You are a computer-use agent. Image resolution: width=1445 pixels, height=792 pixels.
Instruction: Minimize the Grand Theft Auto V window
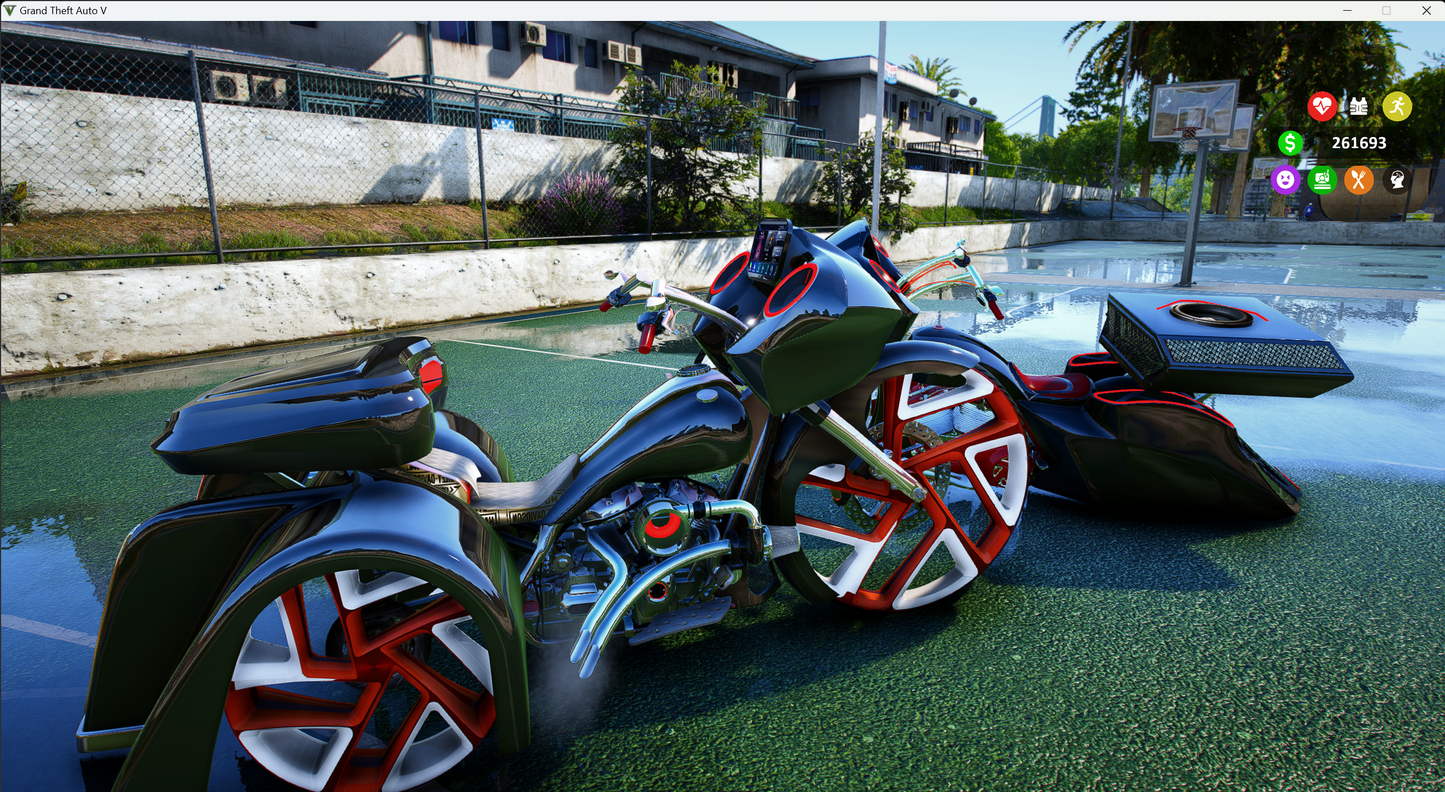point(1346,10)
